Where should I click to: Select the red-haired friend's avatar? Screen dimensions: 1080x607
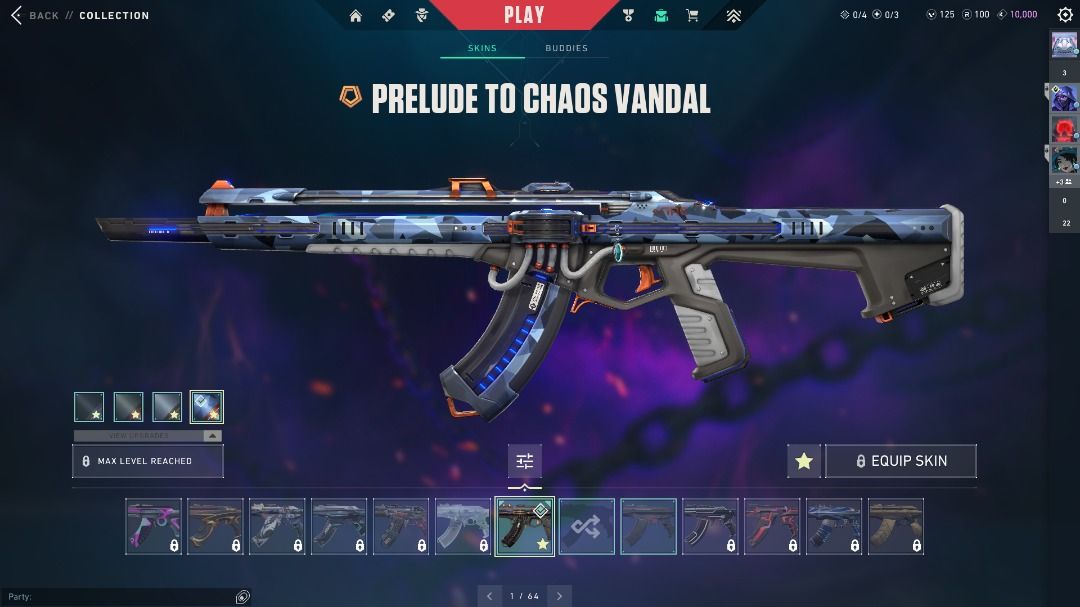point(1063,129)
